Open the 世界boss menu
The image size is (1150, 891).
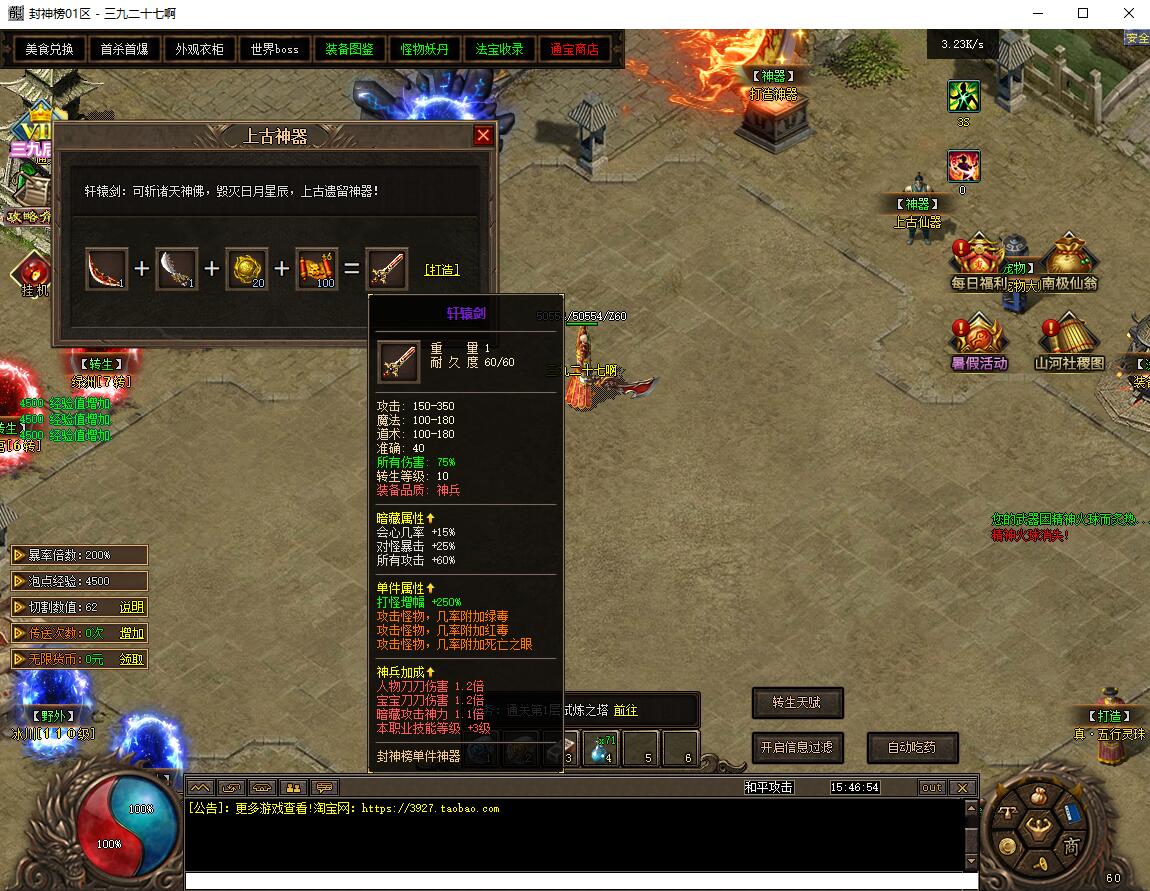[x=275, y=49]
